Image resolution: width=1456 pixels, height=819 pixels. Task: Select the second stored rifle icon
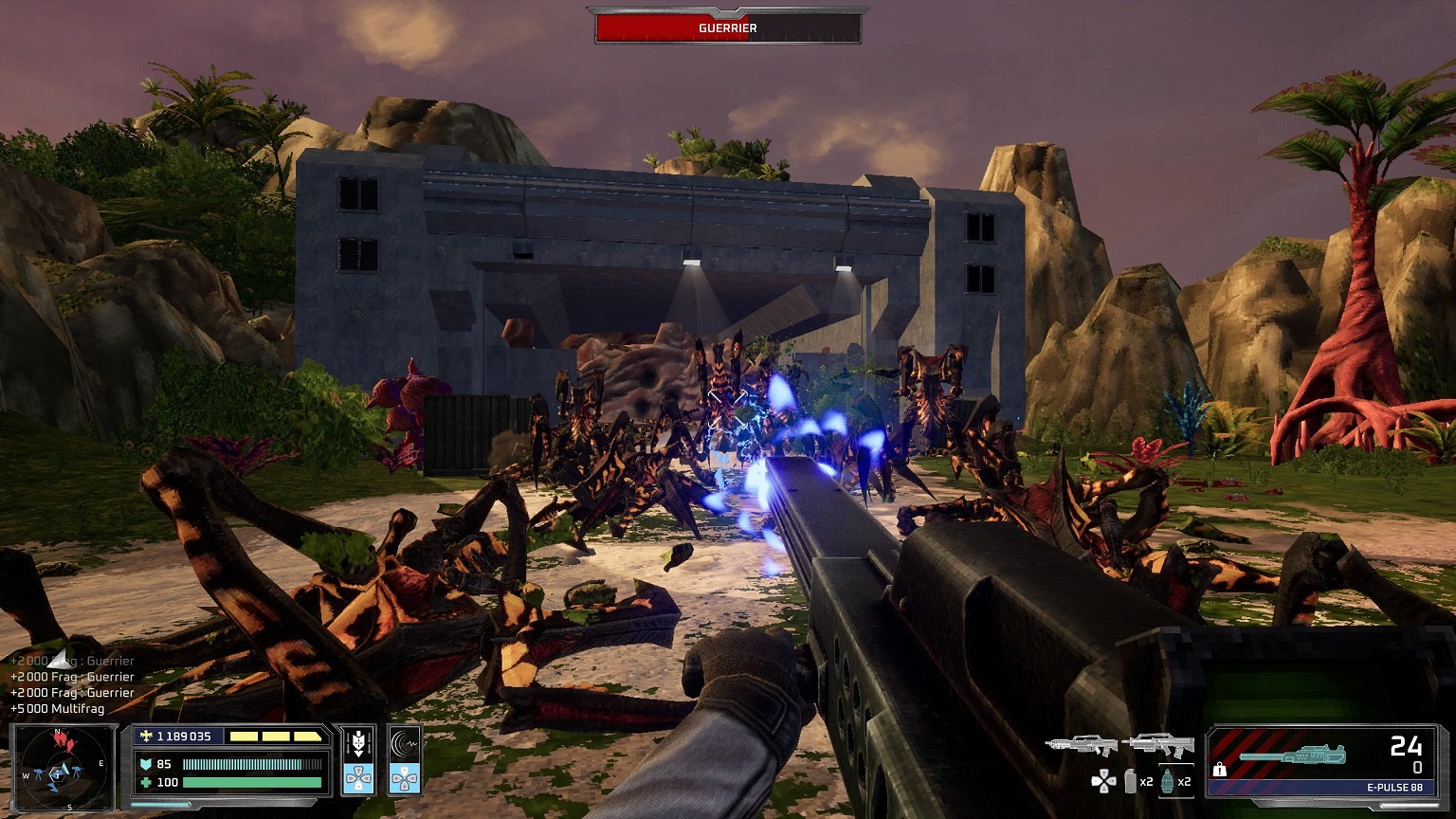1157,745
